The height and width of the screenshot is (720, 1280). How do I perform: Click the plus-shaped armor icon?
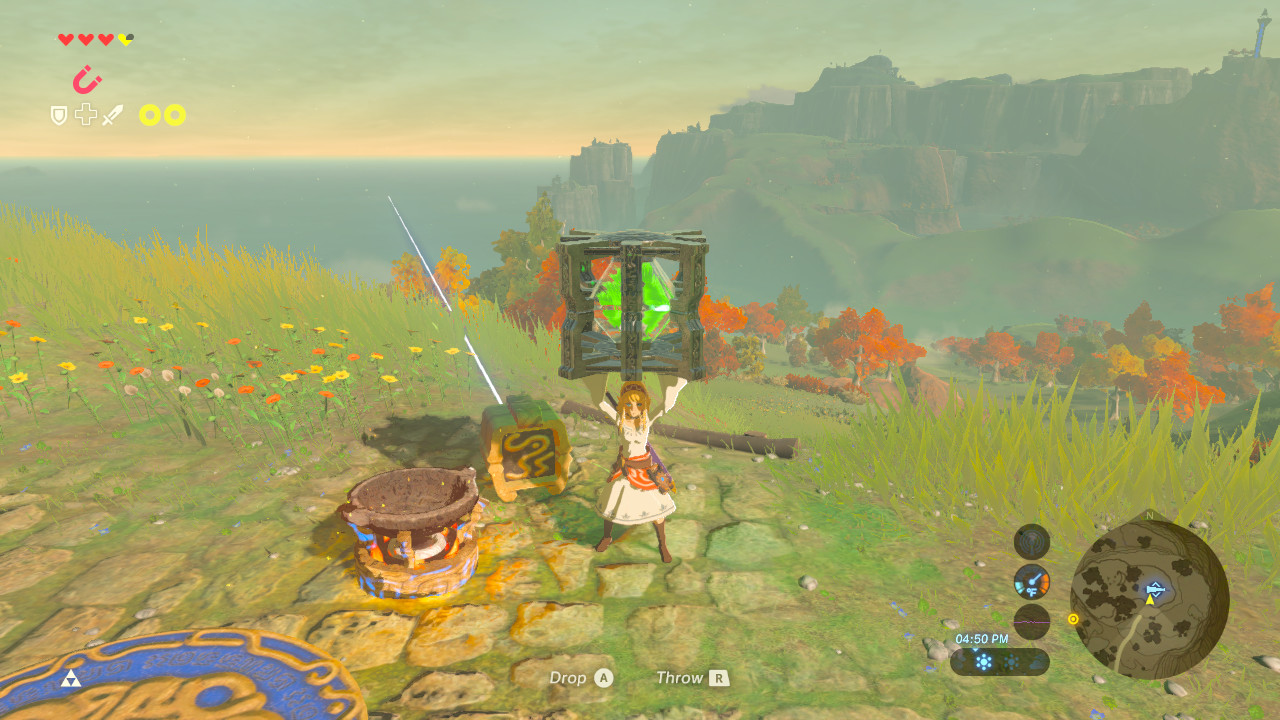coord(85,114)
